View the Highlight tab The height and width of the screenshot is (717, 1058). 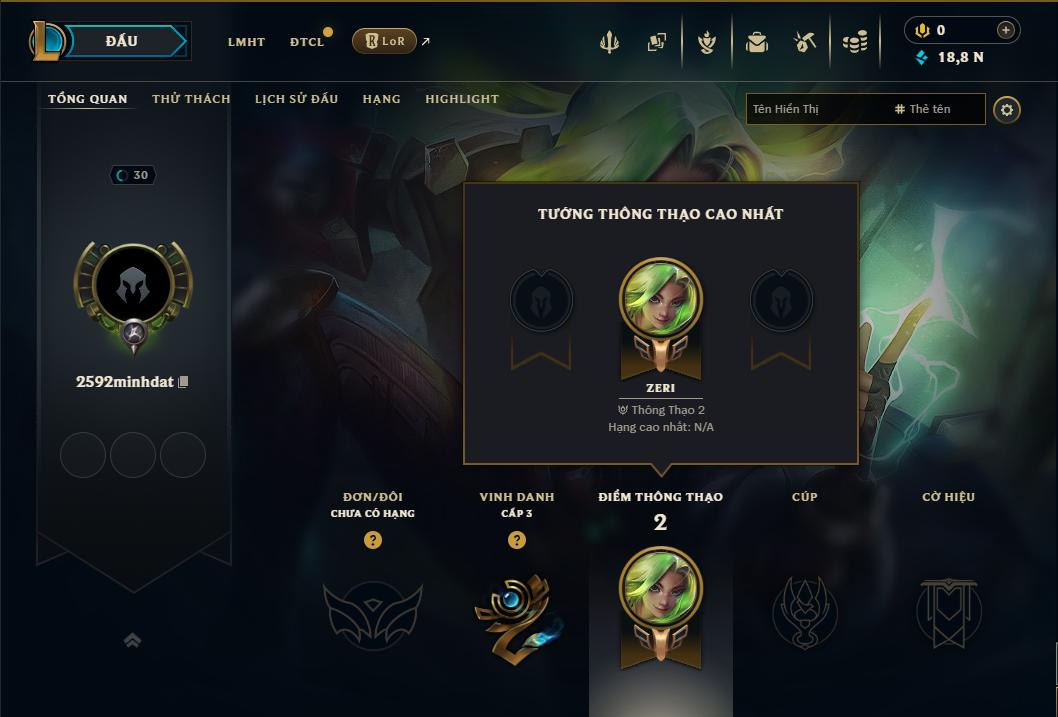coord(462,99)
